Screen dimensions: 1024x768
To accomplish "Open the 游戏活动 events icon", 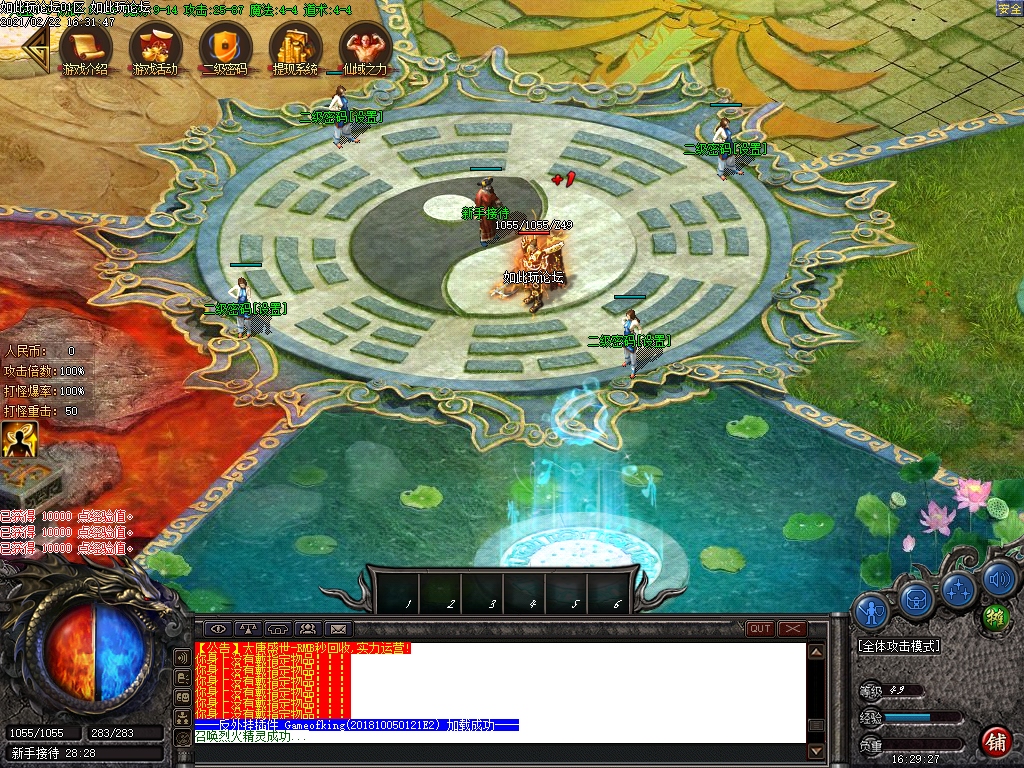I will coord(155,47).
